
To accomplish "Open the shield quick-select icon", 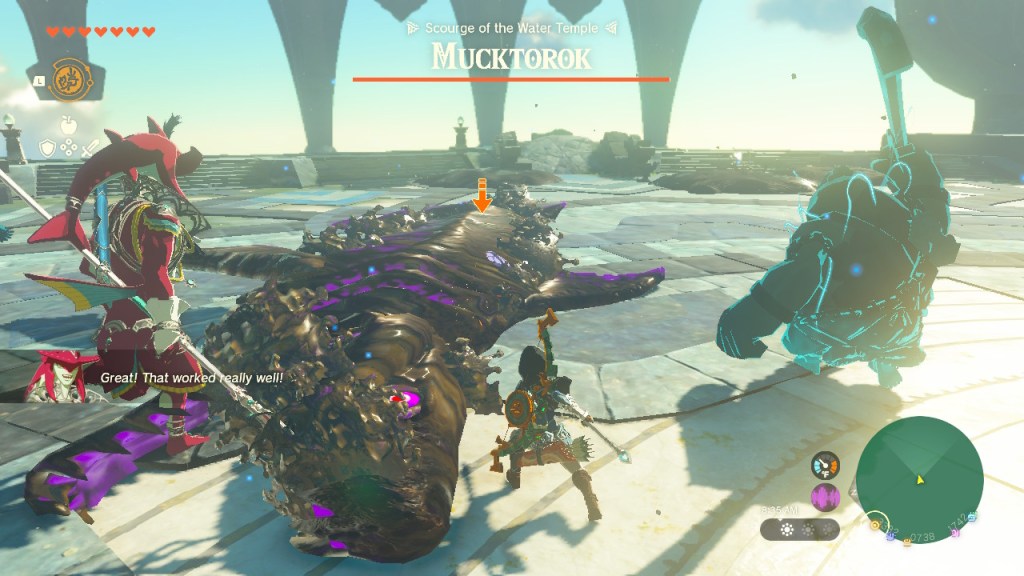I will (47, 148).
